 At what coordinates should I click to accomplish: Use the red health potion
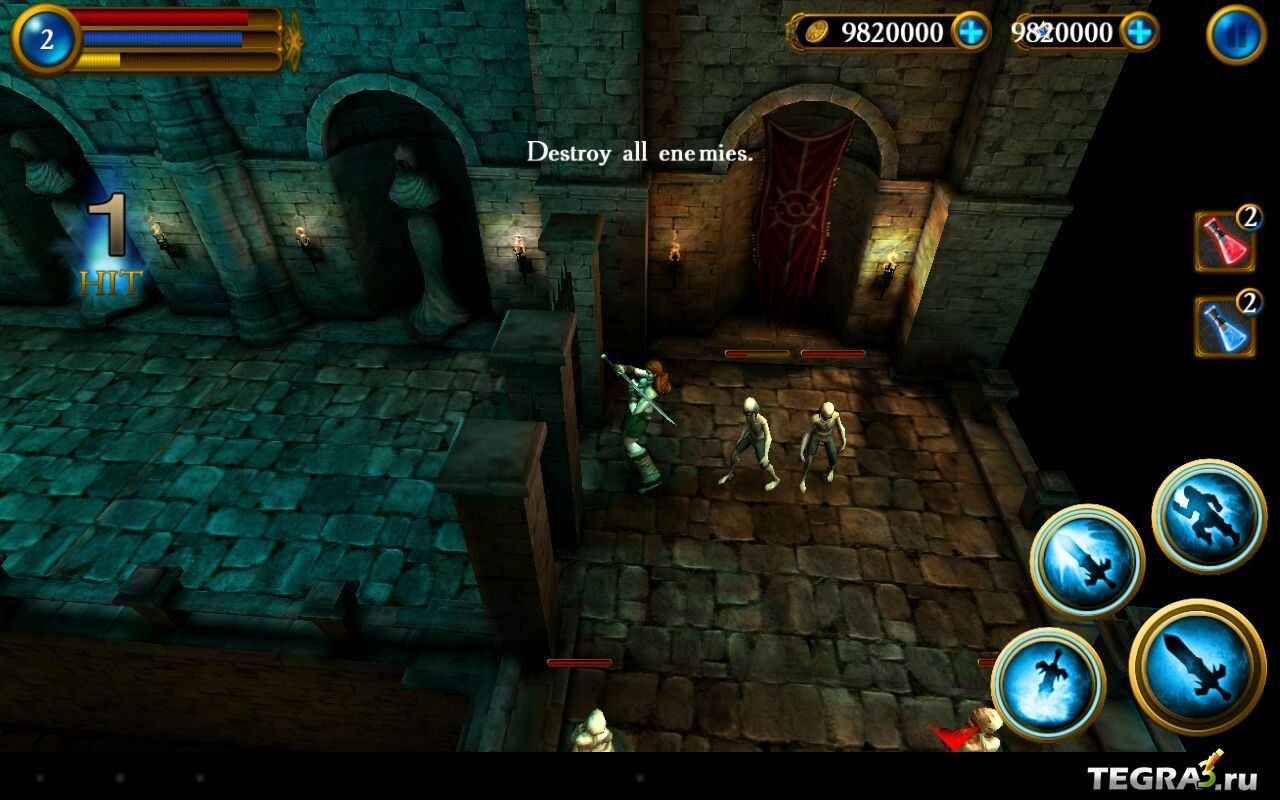click(x=1225, y=241)
